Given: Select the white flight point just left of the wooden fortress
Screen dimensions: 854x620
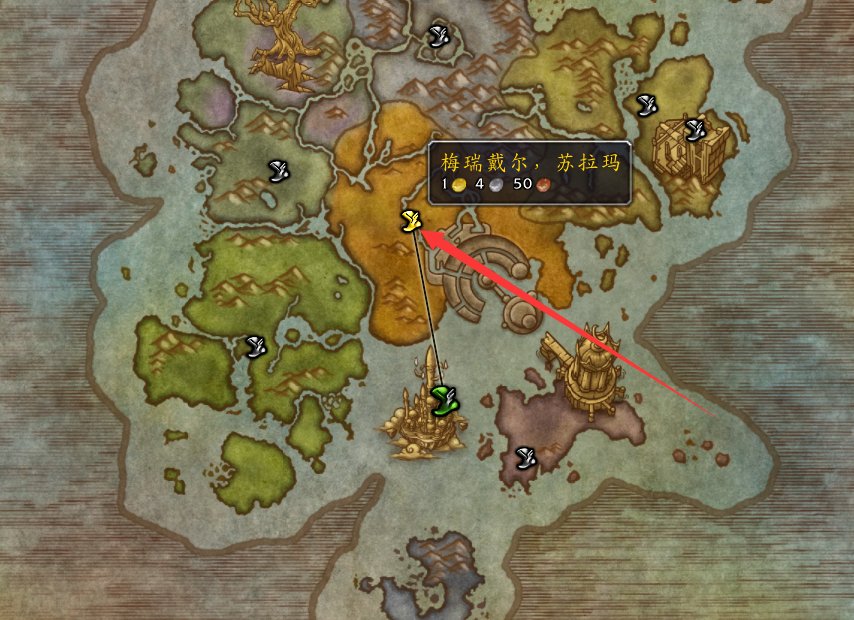Looking at the screenshot, I should (x=647, y=103).
